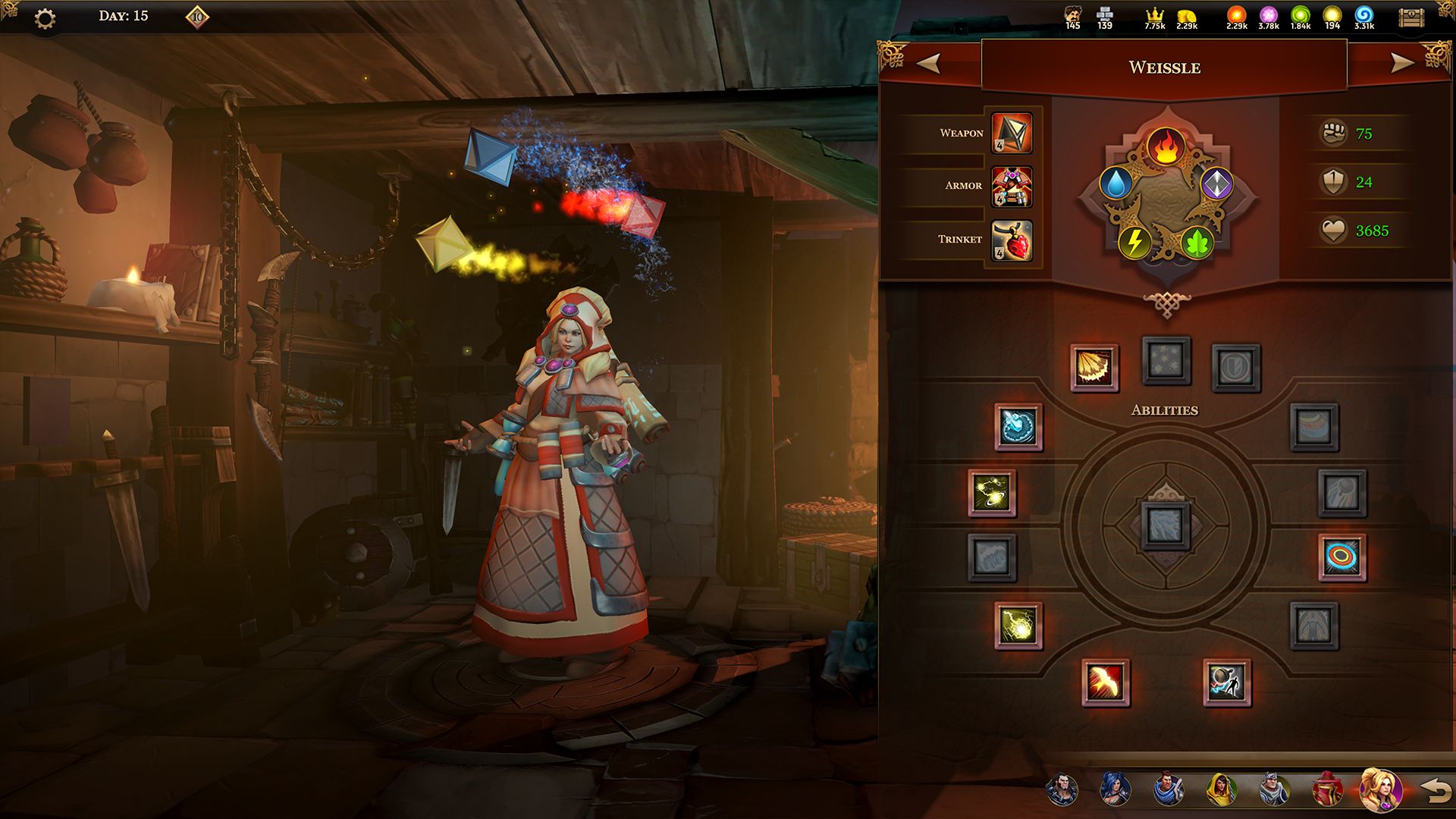Screen dimensions: 1456x819
Task: Switch to the previous hero with left arrow
Action: pos(928,64)
